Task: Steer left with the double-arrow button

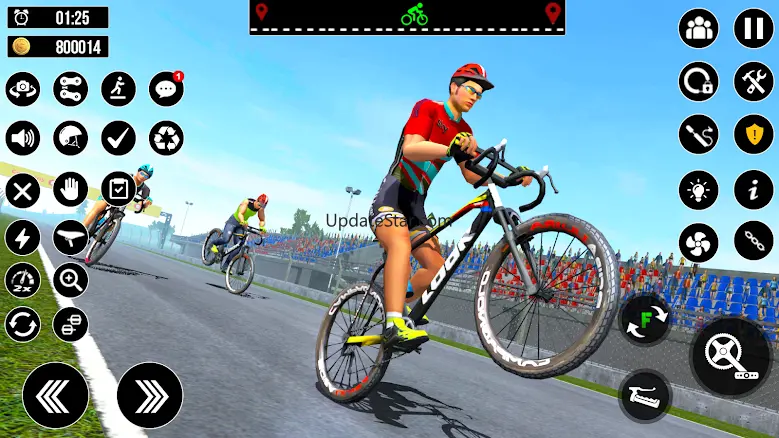Action: pyautogui.click(x=55, y=395)
